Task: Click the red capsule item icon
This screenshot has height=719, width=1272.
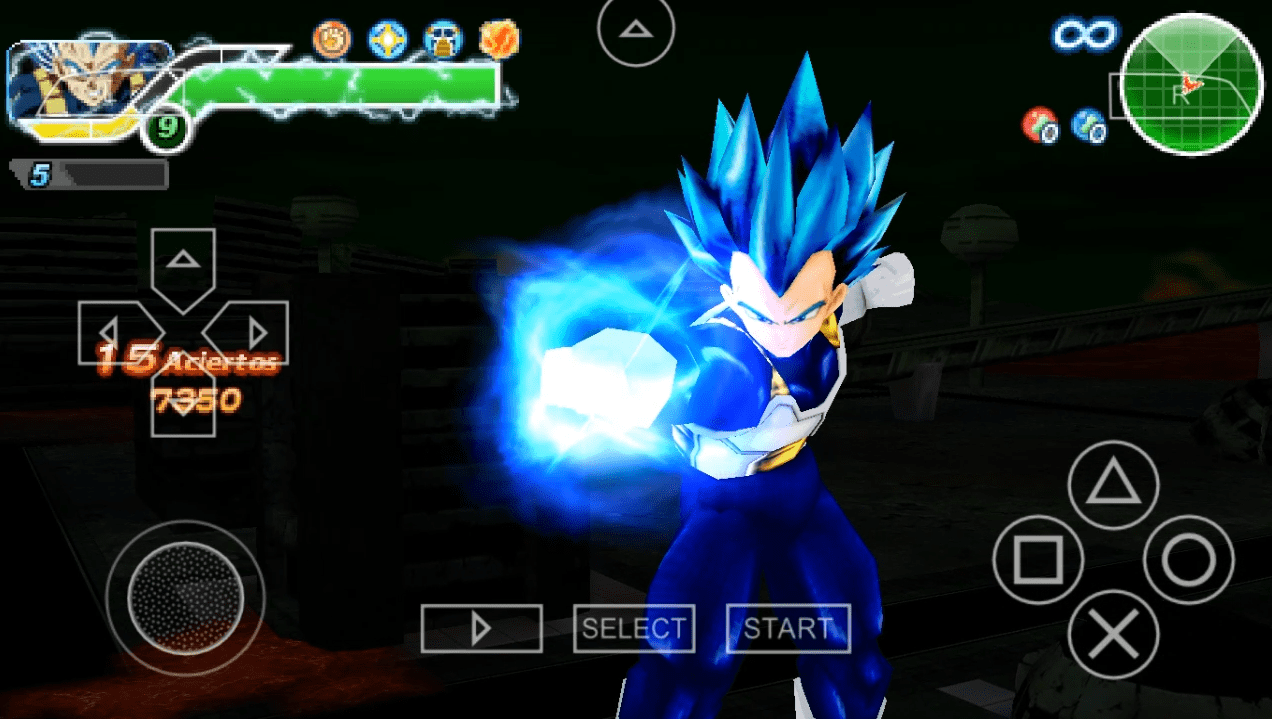Action: pyautogui.click(x=1039, y=126)
